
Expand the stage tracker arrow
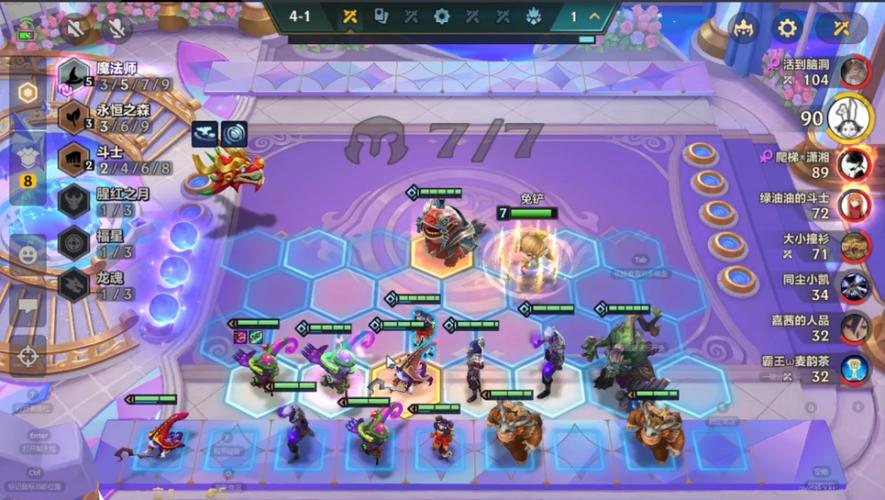tap(595, 17)
